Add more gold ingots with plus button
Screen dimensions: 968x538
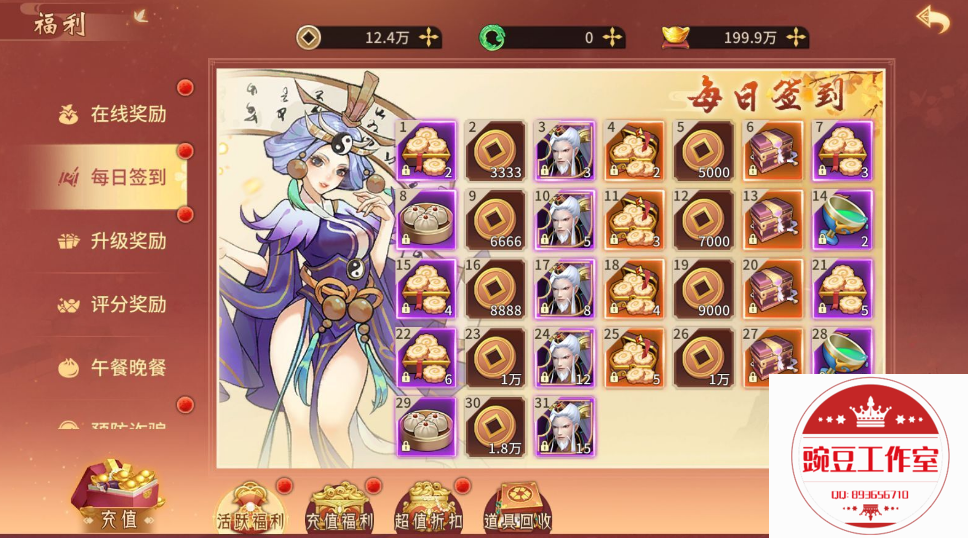[795, 38]
